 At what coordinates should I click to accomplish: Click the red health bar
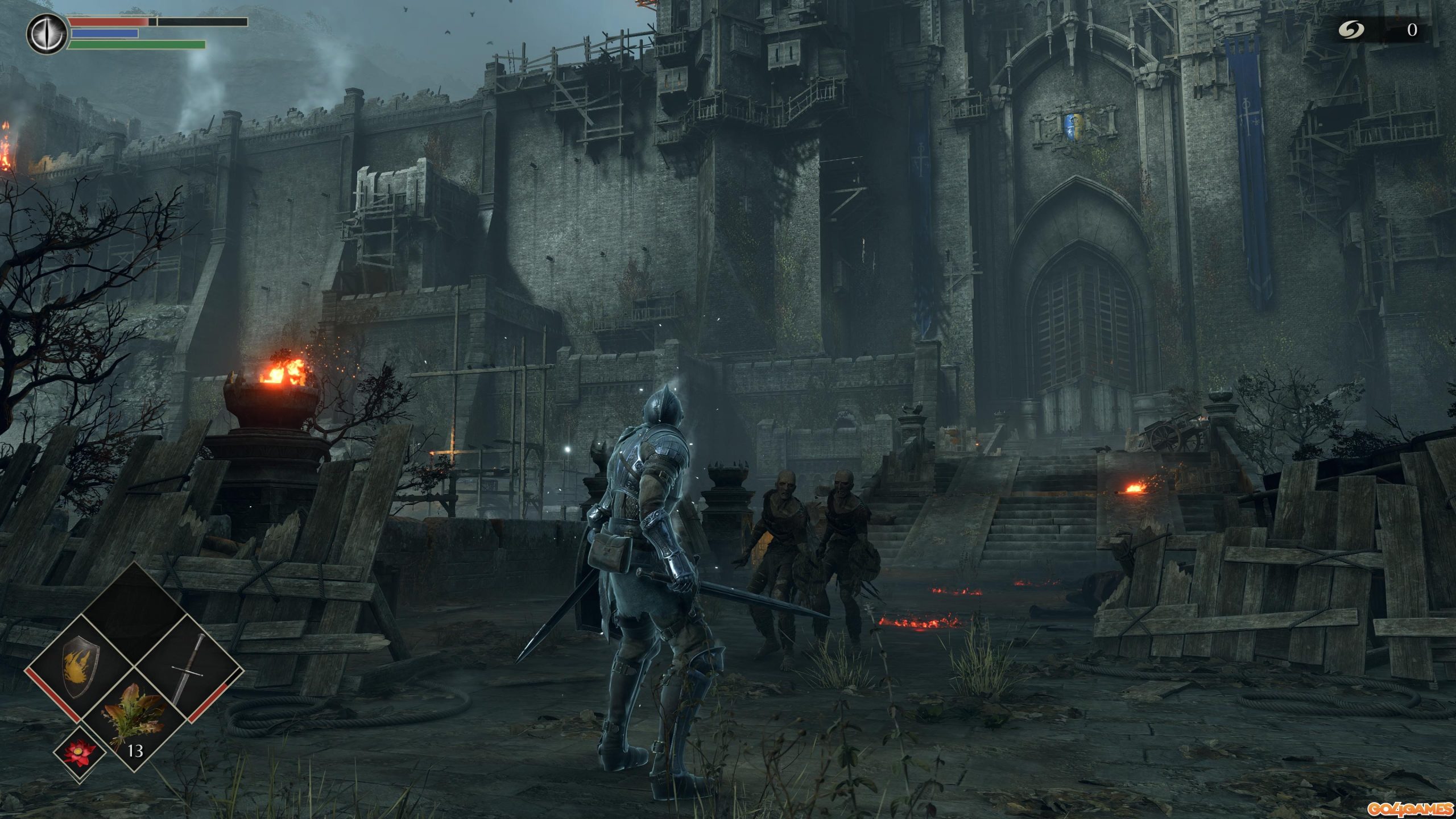point(108,22)
